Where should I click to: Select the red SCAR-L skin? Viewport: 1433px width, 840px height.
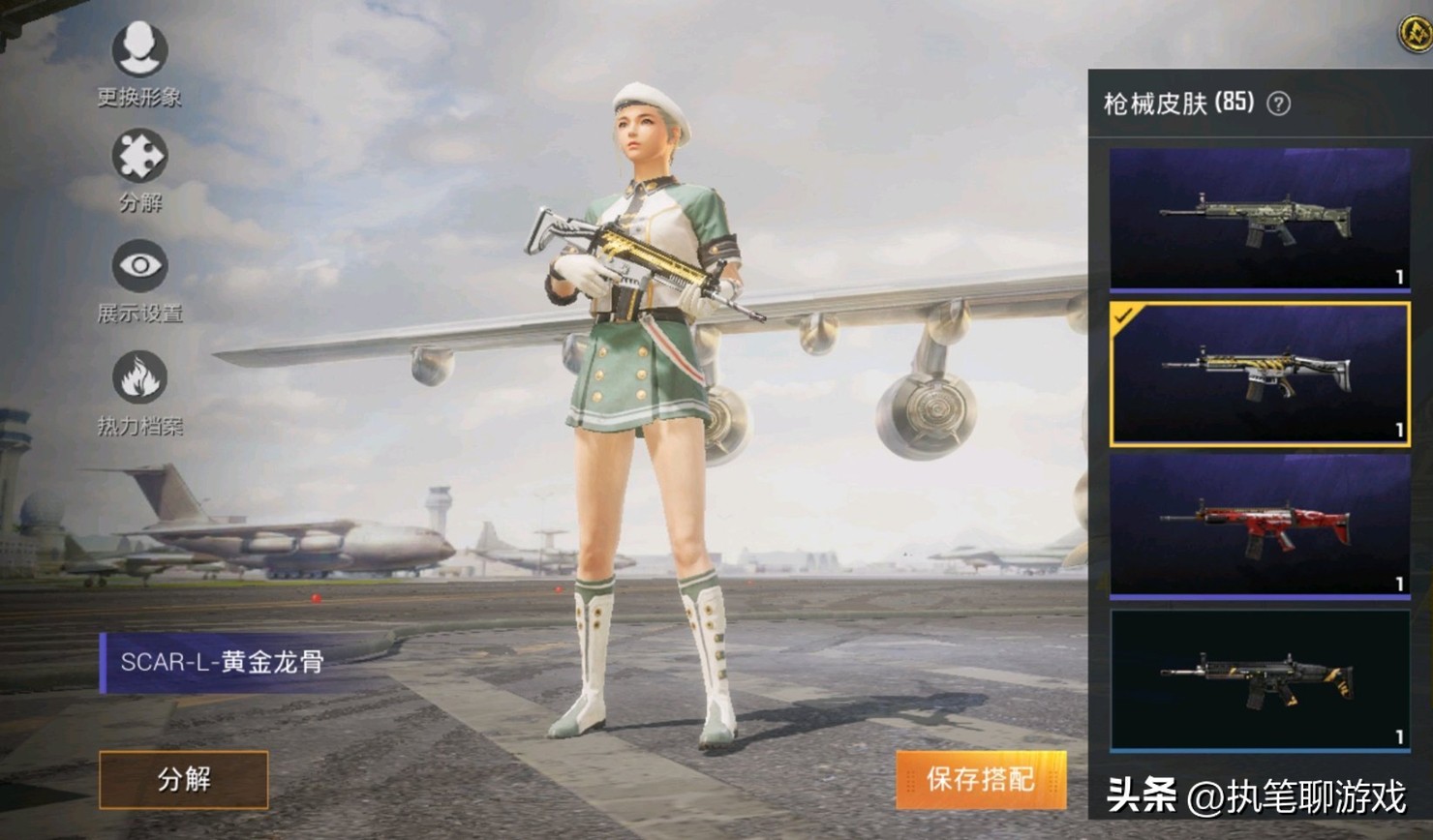1259,525
